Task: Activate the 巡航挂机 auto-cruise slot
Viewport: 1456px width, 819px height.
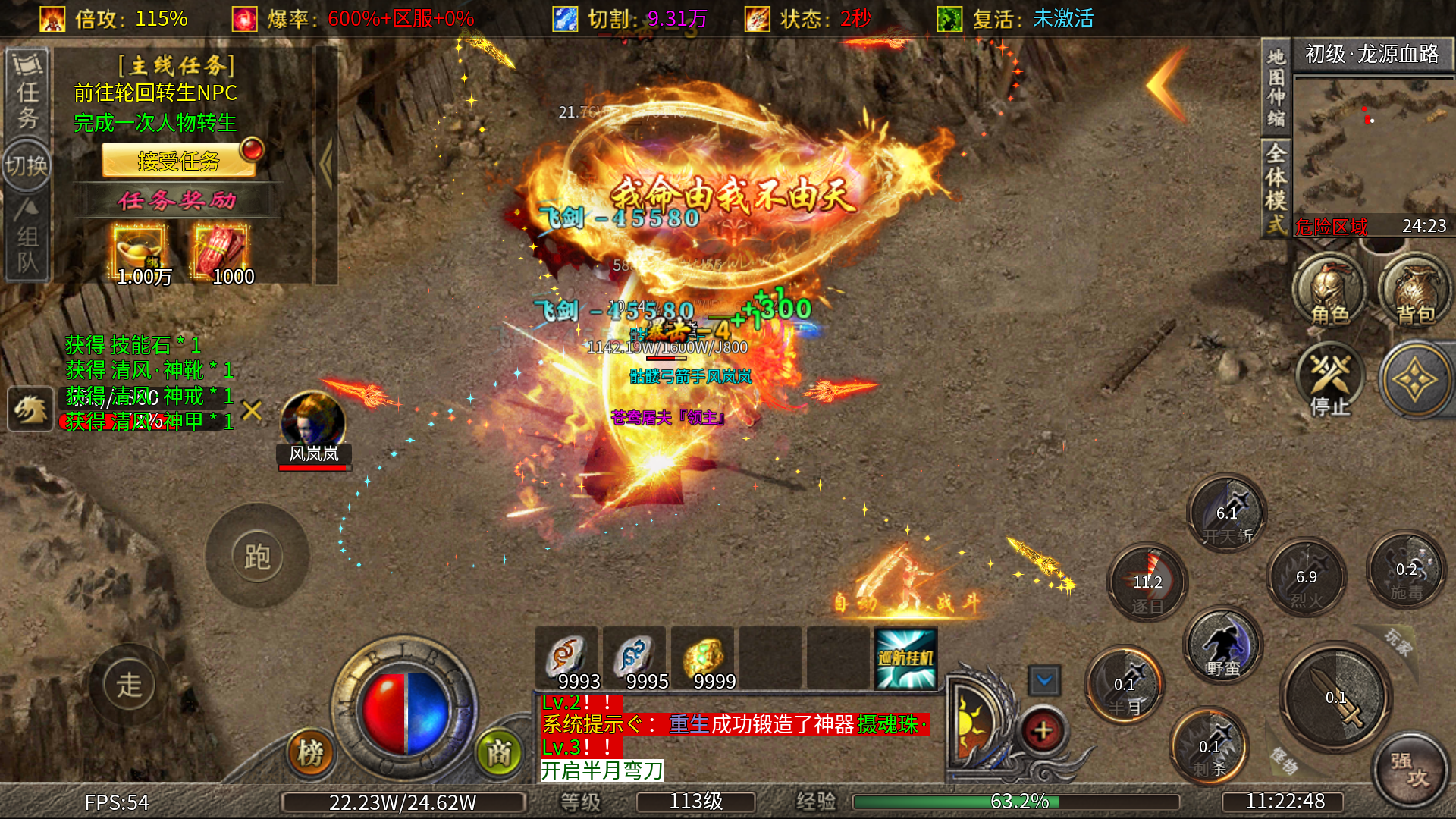Action: tap(905, 658)
